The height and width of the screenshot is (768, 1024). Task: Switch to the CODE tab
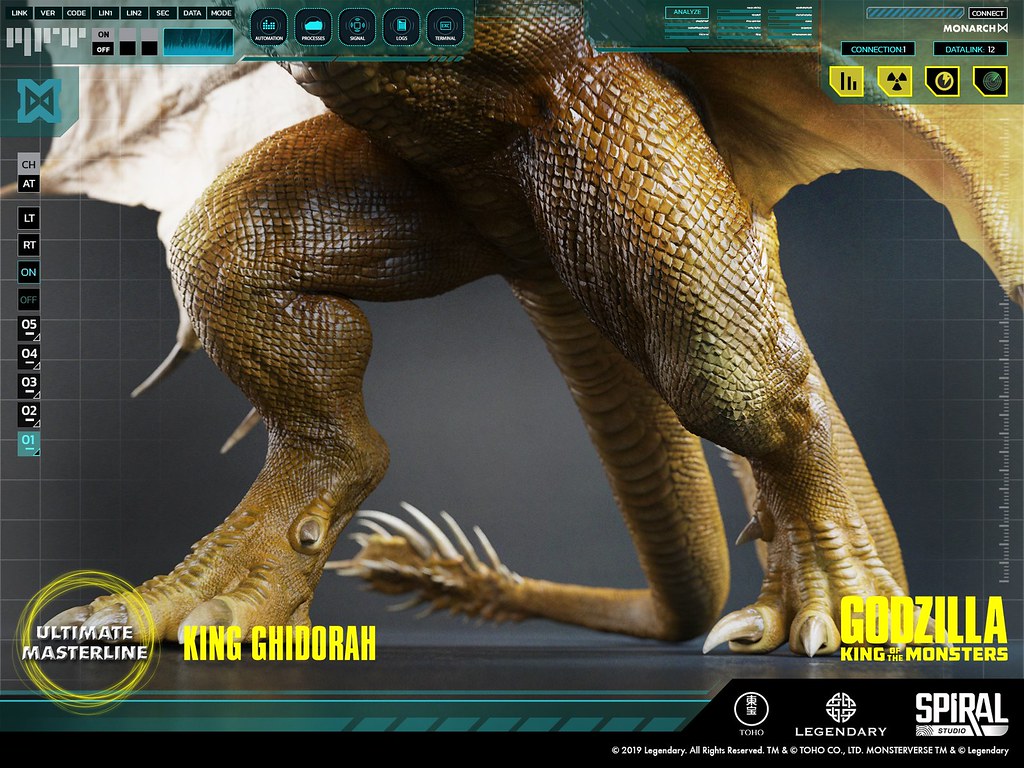click(x=76, y=13)
